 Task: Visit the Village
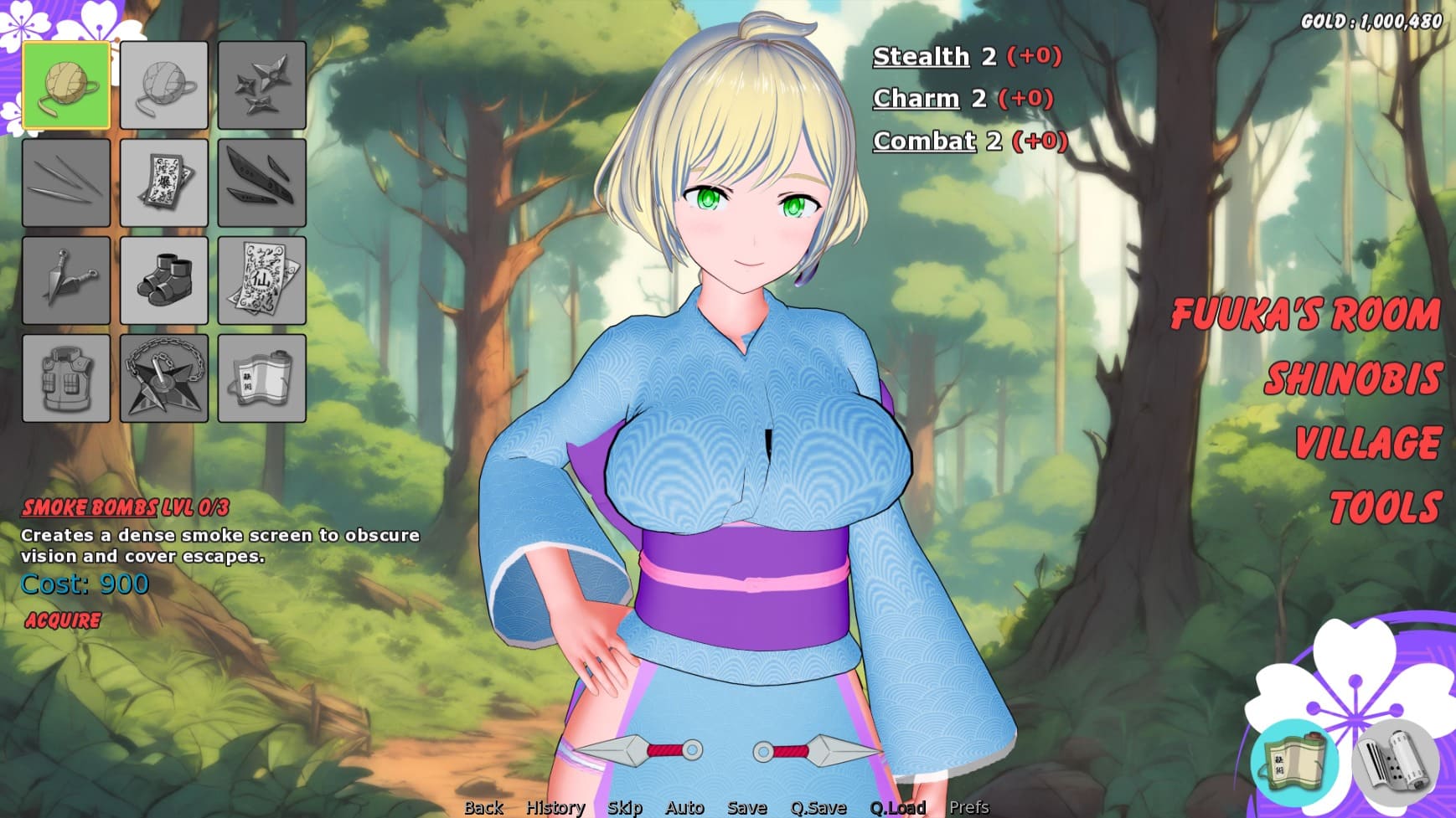(x=1367, y=444)
